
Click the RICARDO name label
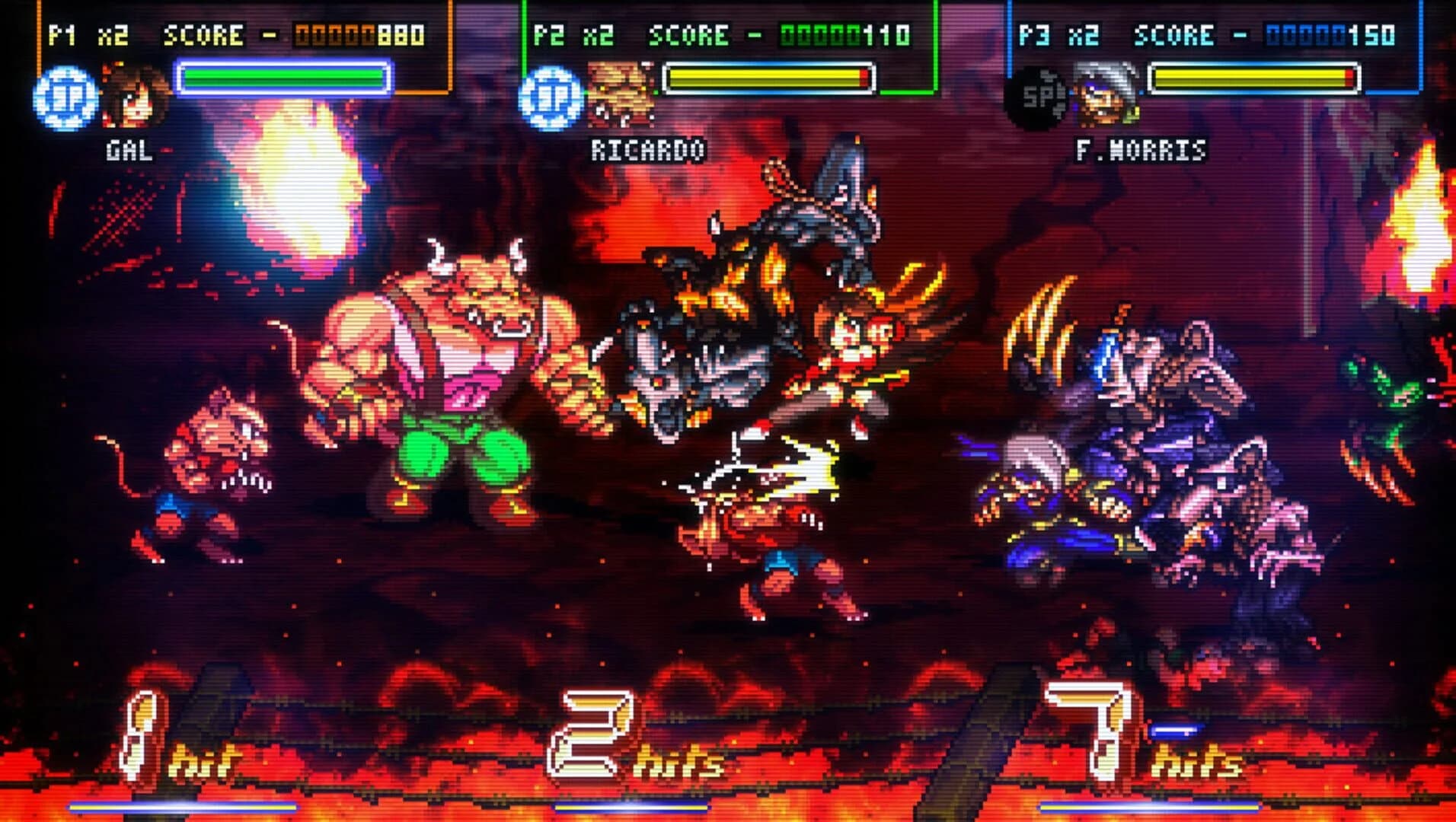[x=648, y=149]
